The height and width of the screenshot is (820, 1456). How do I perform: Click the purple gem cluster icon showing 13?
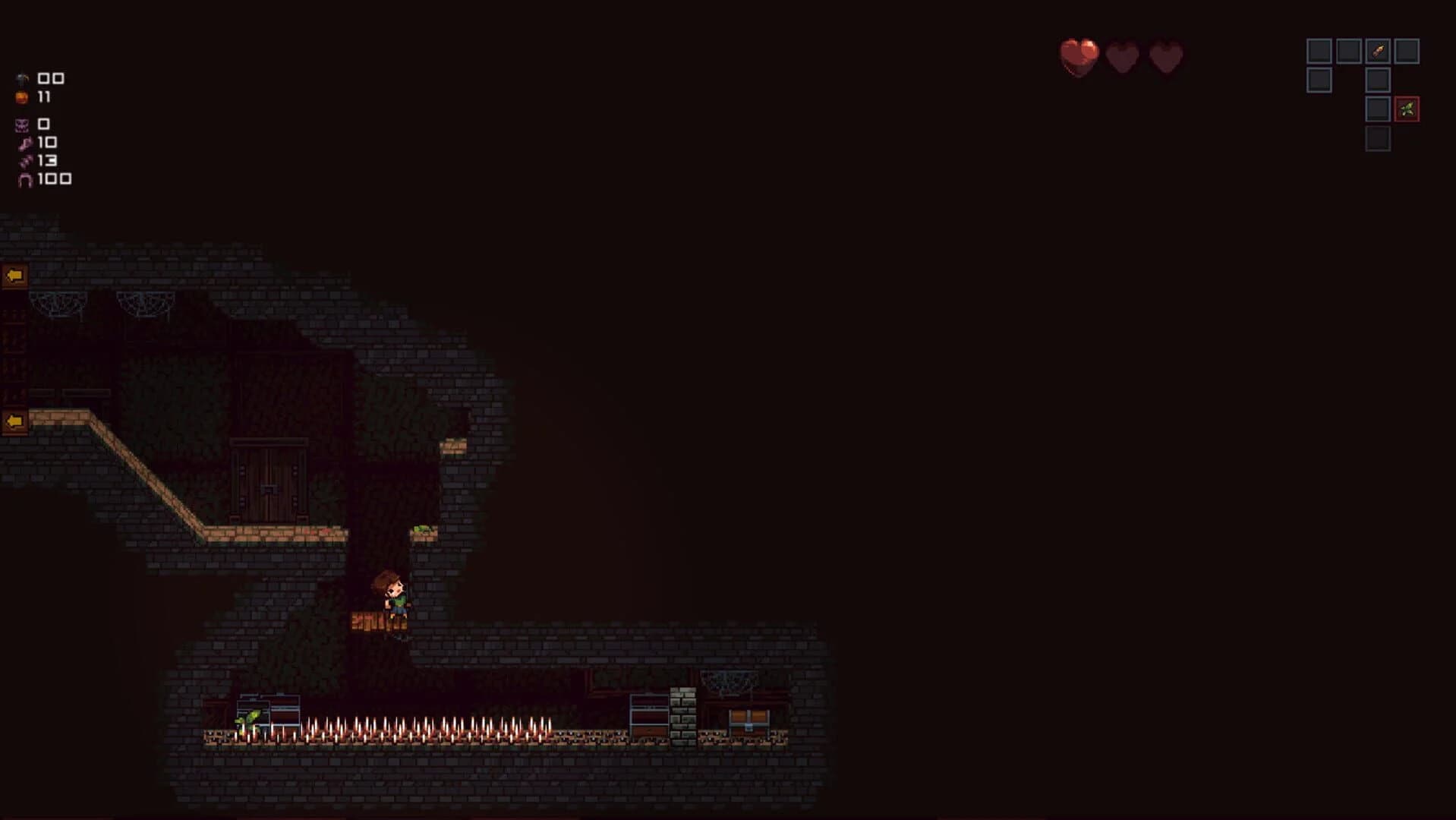pos(24,161)
